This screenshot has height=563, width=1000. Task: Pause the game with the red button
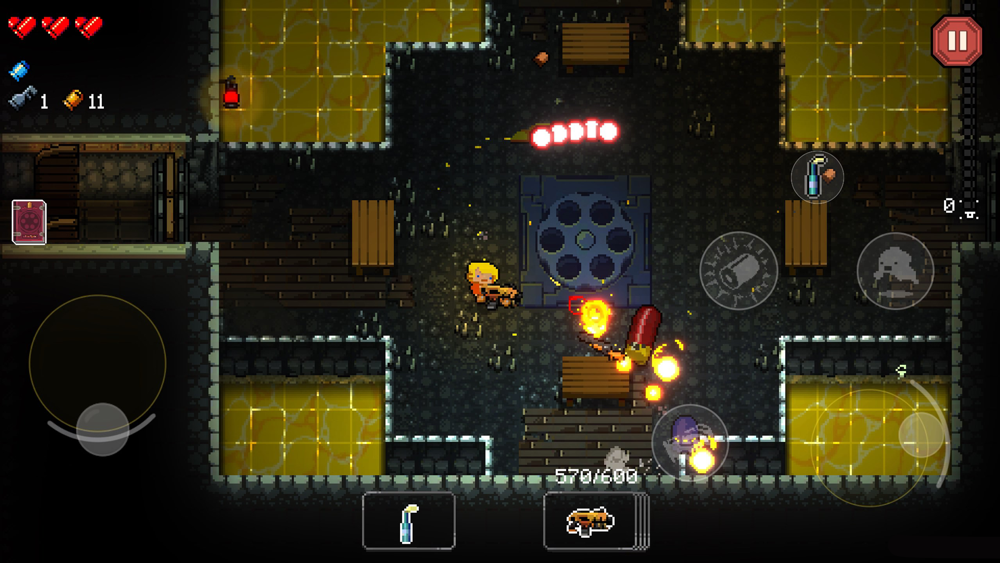[956, 41]
